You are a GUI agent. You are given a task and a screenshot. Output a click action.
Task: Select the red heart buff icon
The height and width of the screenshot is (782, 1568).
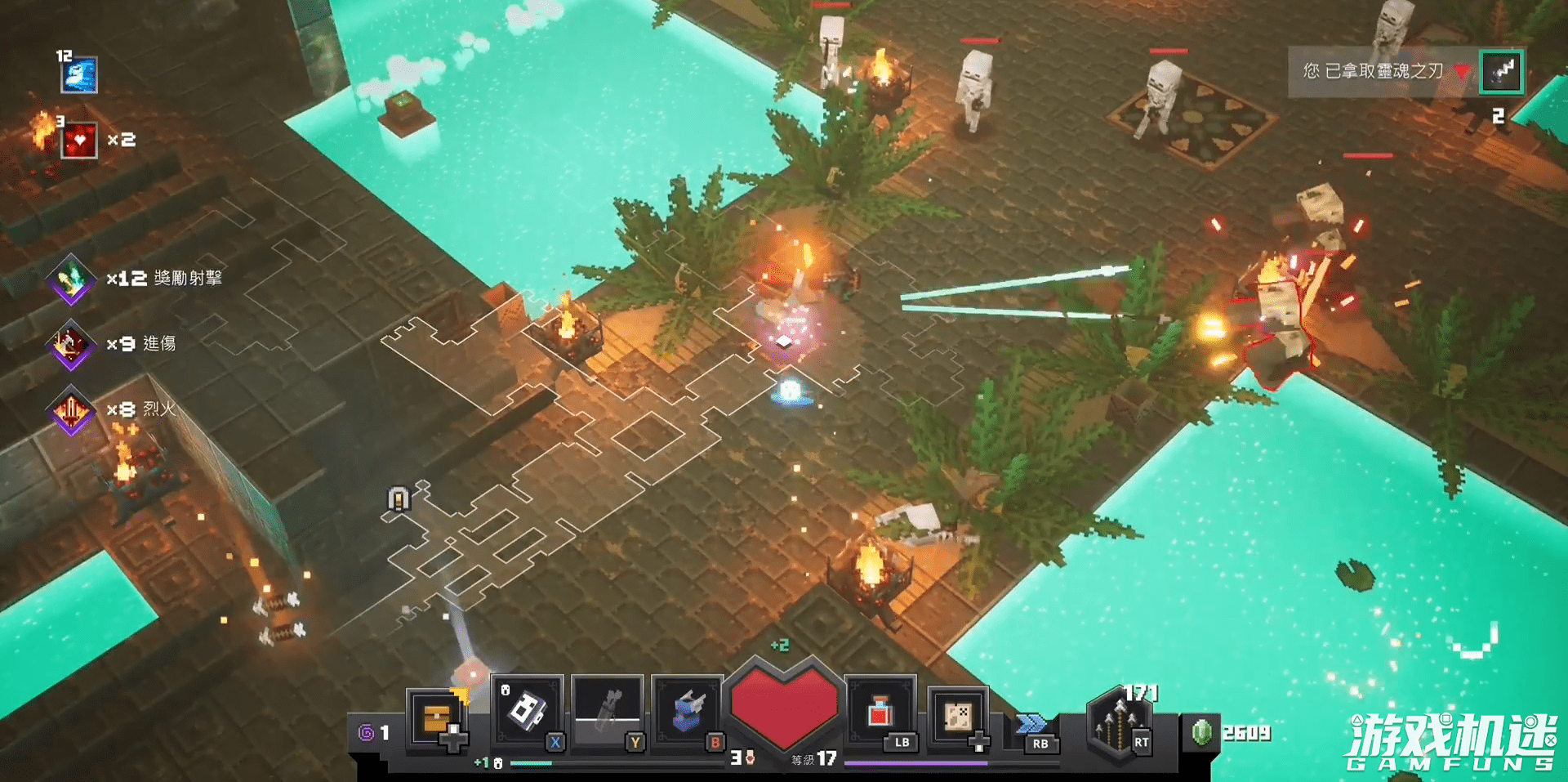tap(79, 141)
